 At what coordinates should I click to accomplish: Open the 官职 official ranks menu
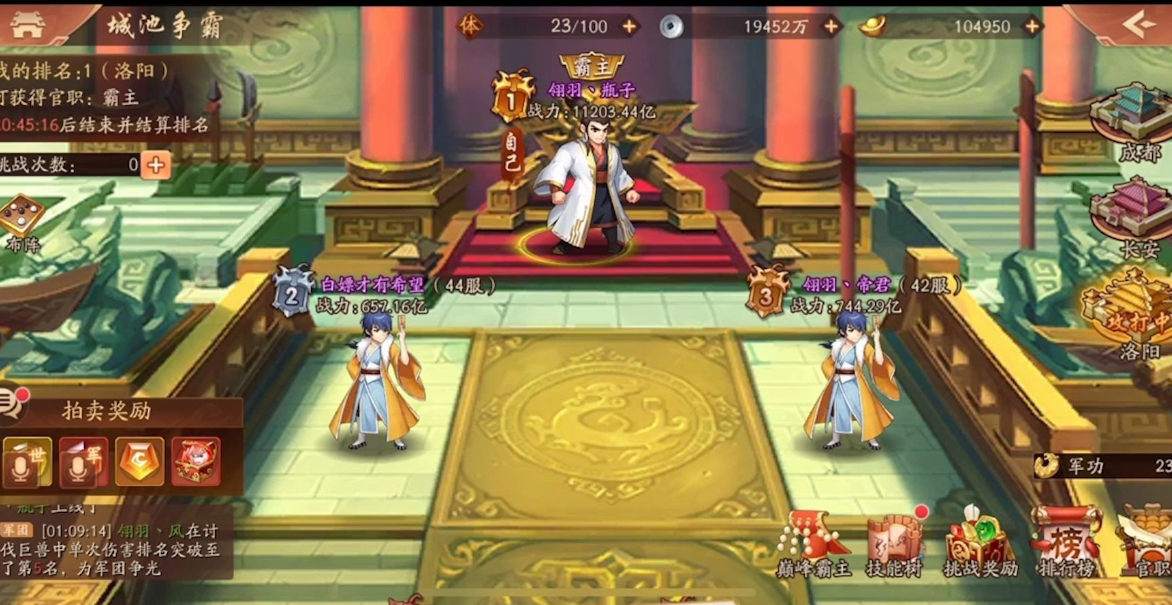tap(1148, 544)
